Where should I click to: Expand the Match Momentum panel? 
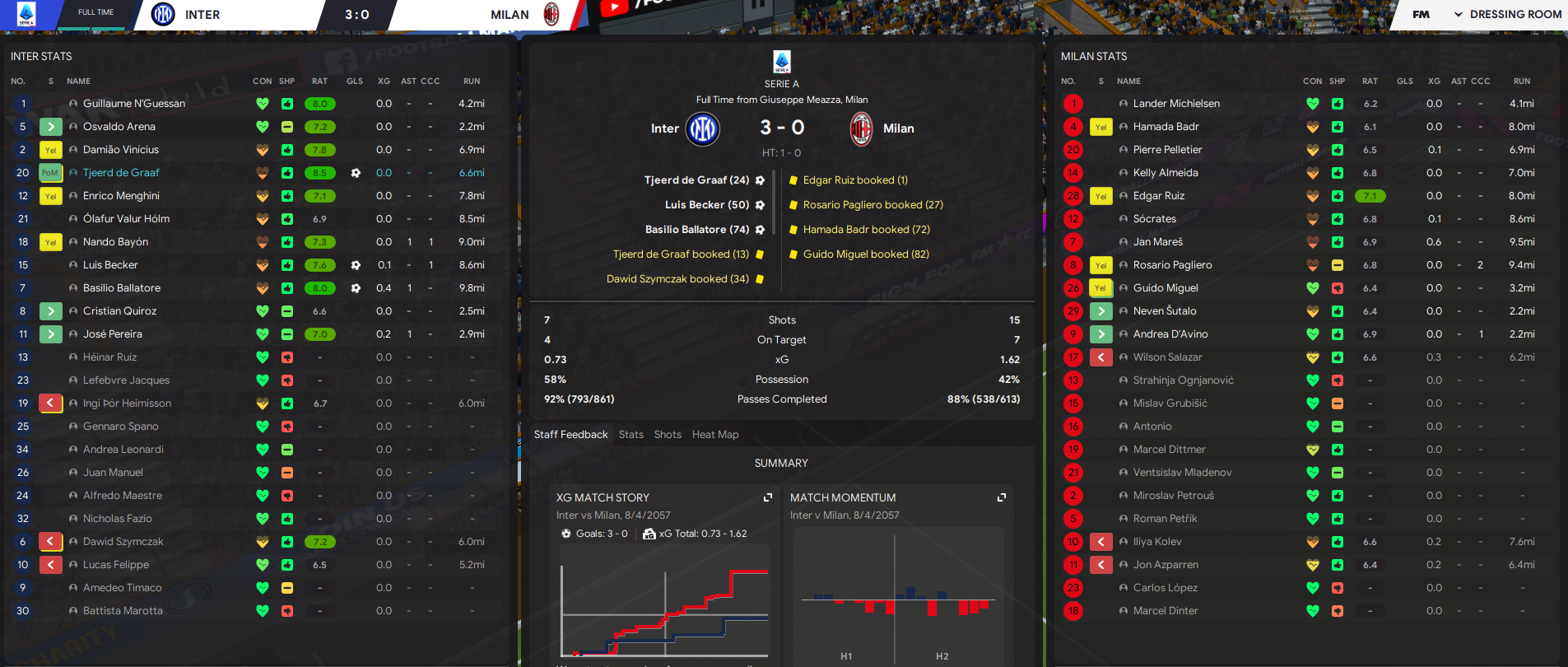tap(1002, 497)
